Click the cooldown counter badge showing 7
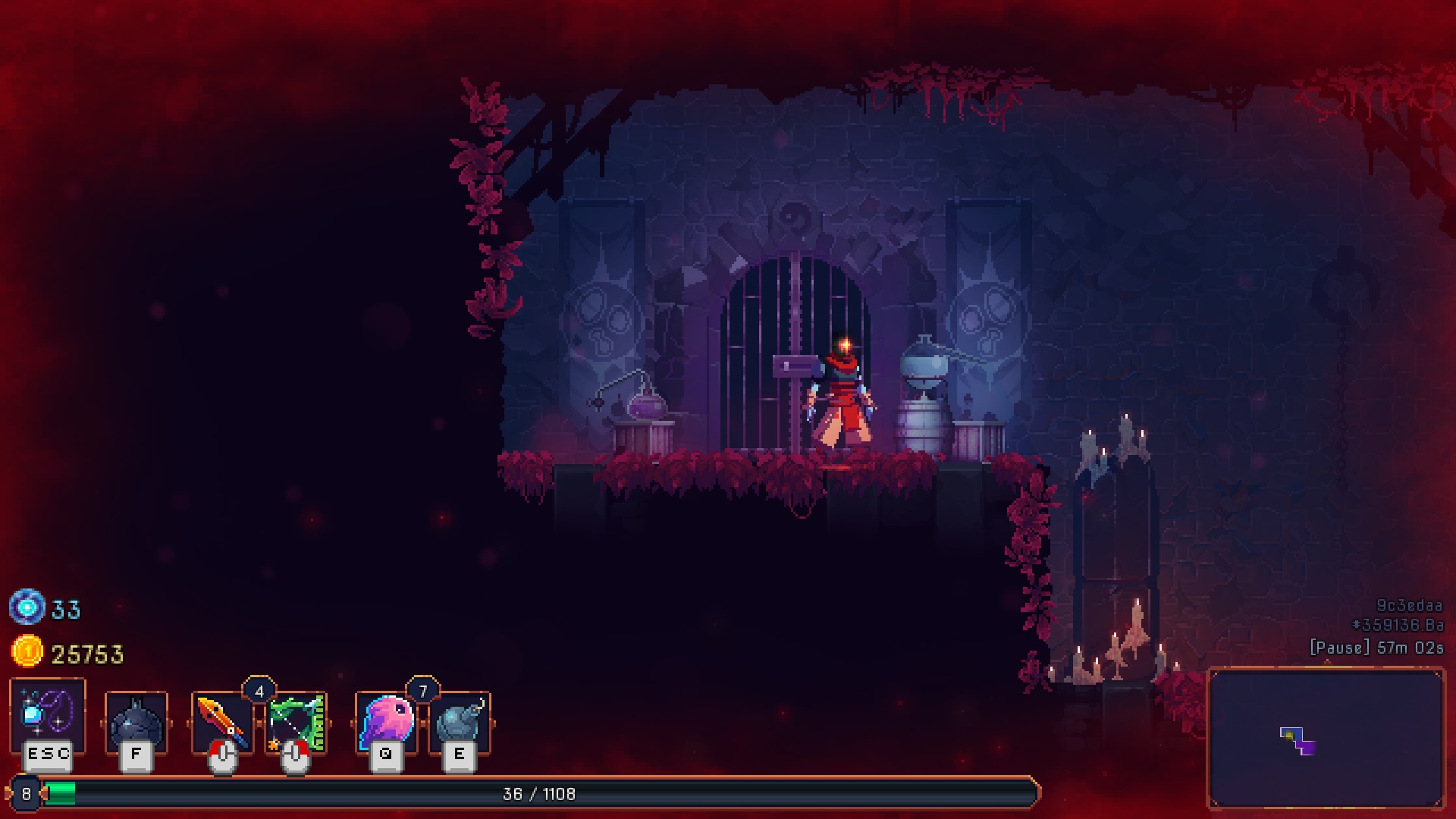The image size is (1456, 819). (422, 690)
